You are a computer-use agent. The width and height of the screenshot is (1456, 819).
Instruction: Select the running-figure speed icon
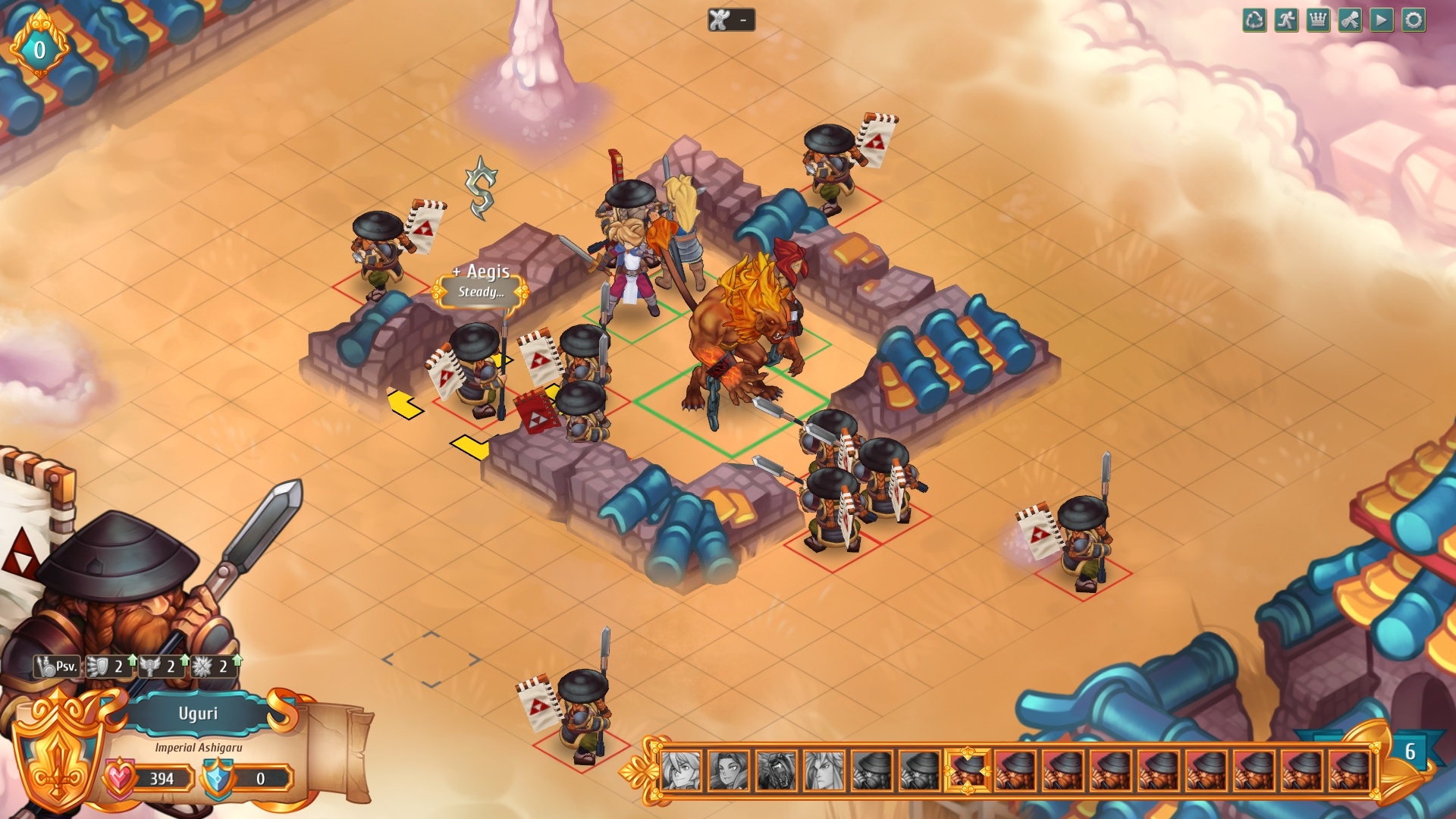[x=1287, y=20]
